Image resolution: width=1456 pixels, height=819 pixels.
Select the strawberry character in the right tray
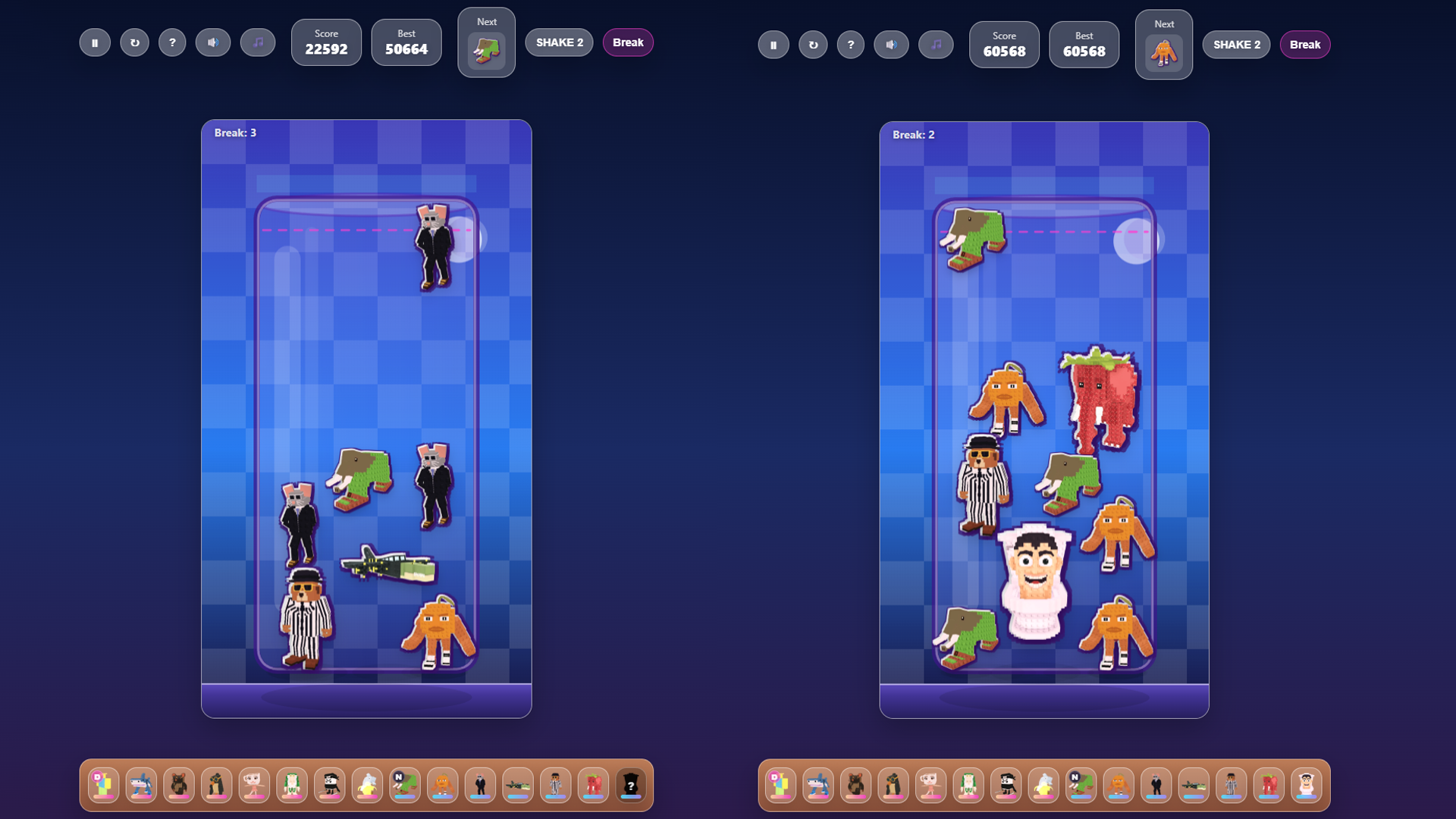tap(1269, 783)
